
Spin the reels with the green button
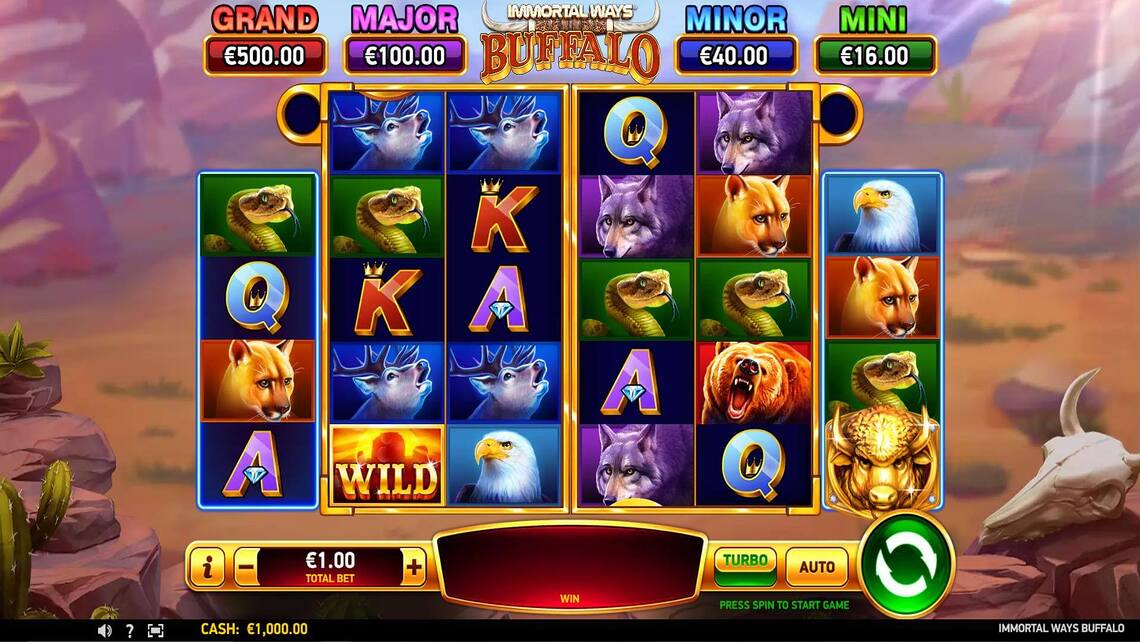[906, 565]
